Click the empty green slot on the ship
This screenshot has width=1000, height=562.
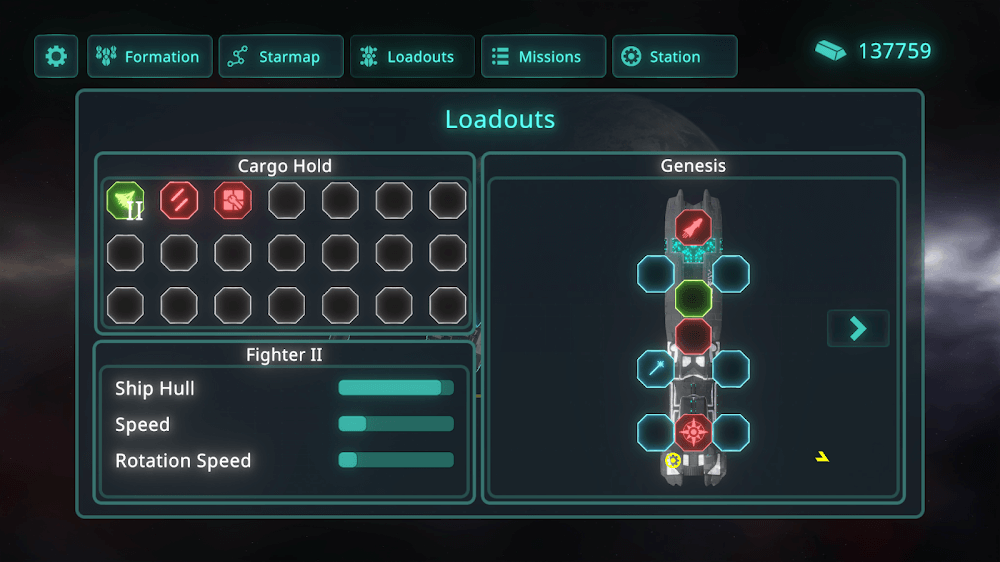pyautogui.click(x=693, y=298)
